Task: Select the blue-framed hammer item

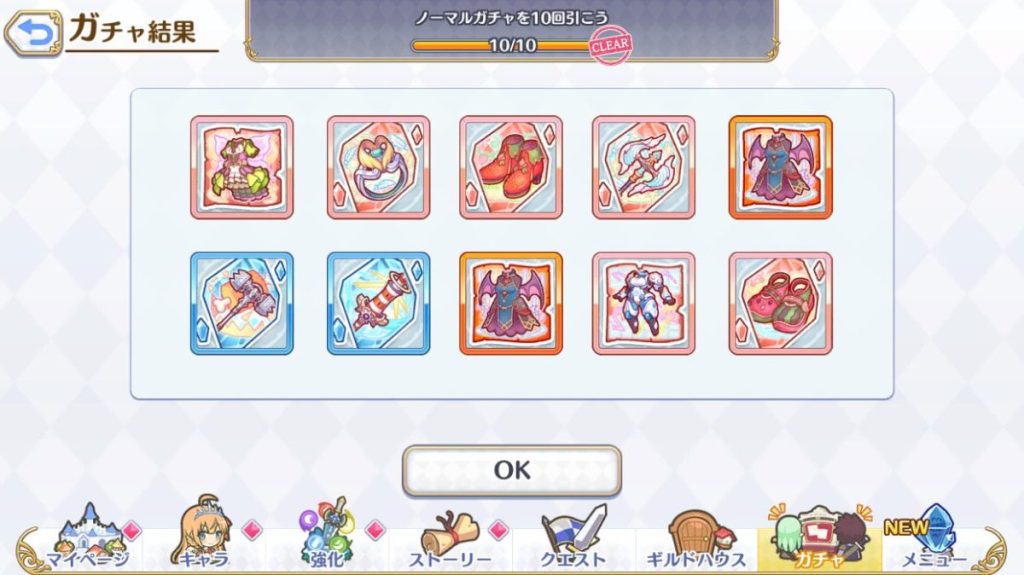Action: [x=242, y=303]
